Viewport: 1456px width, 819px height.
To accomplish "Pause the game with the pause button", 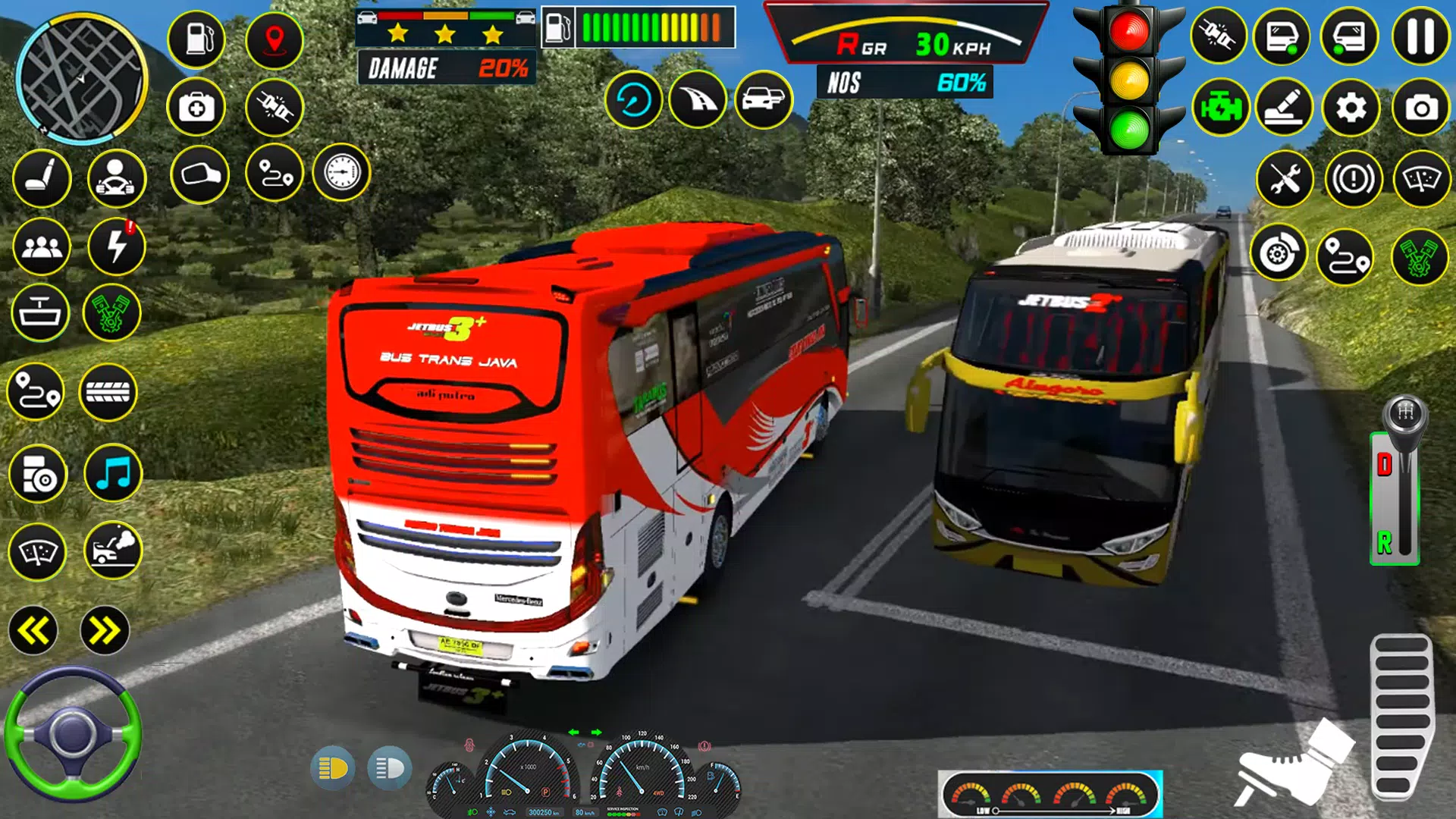I will (x=1420, y=36).
